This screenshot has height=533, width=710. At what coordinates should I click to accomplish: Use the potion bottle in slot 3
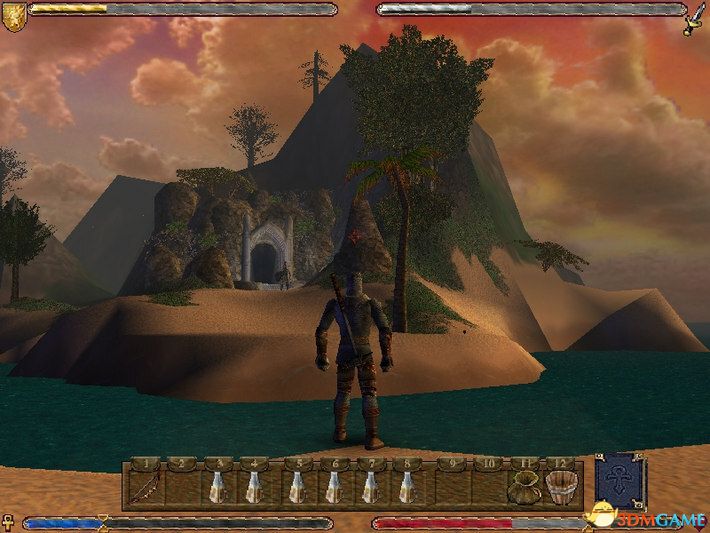coord(217,487)
